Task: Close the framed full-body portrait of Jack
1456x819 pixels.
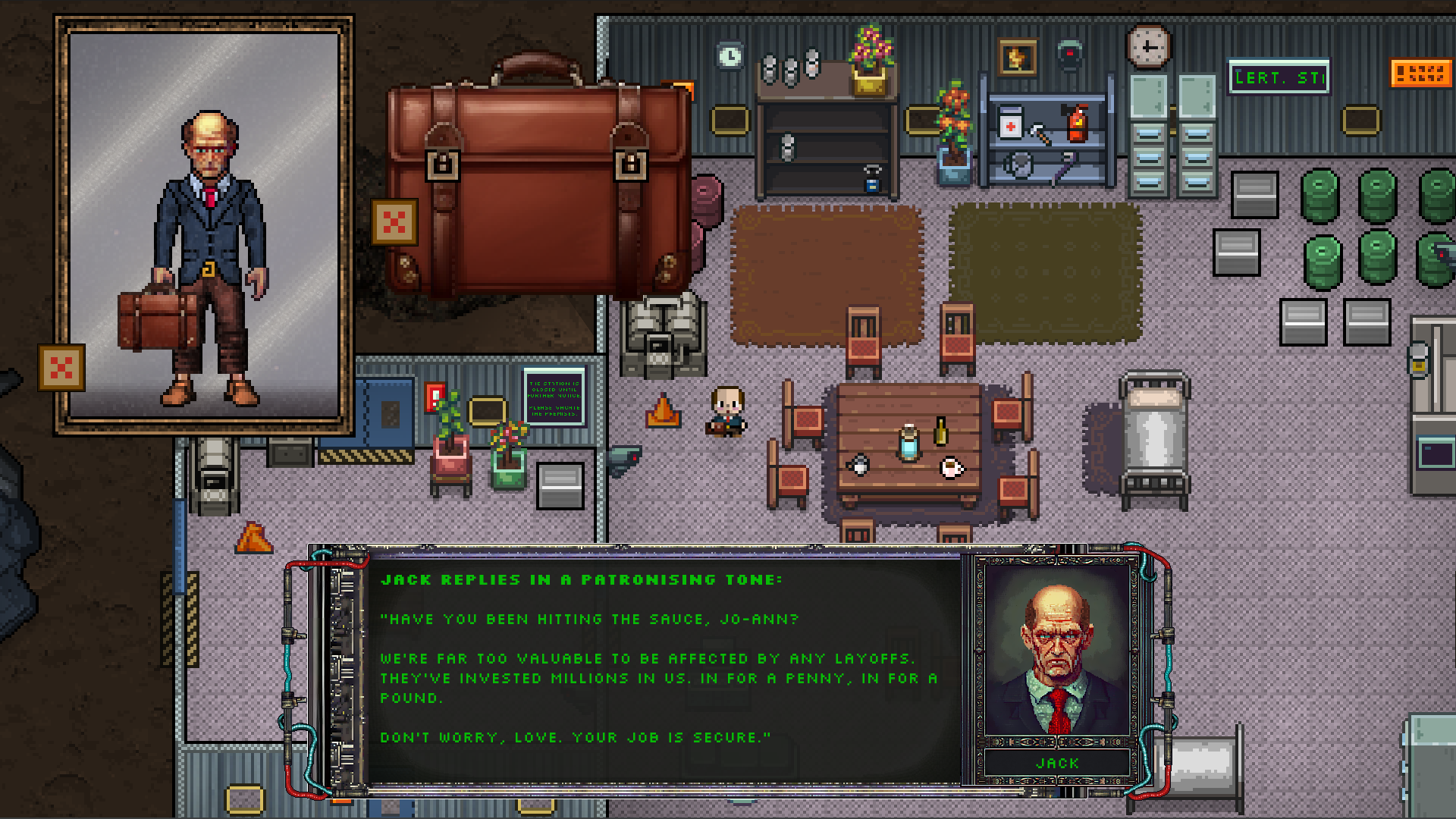Action: (61, 368)
